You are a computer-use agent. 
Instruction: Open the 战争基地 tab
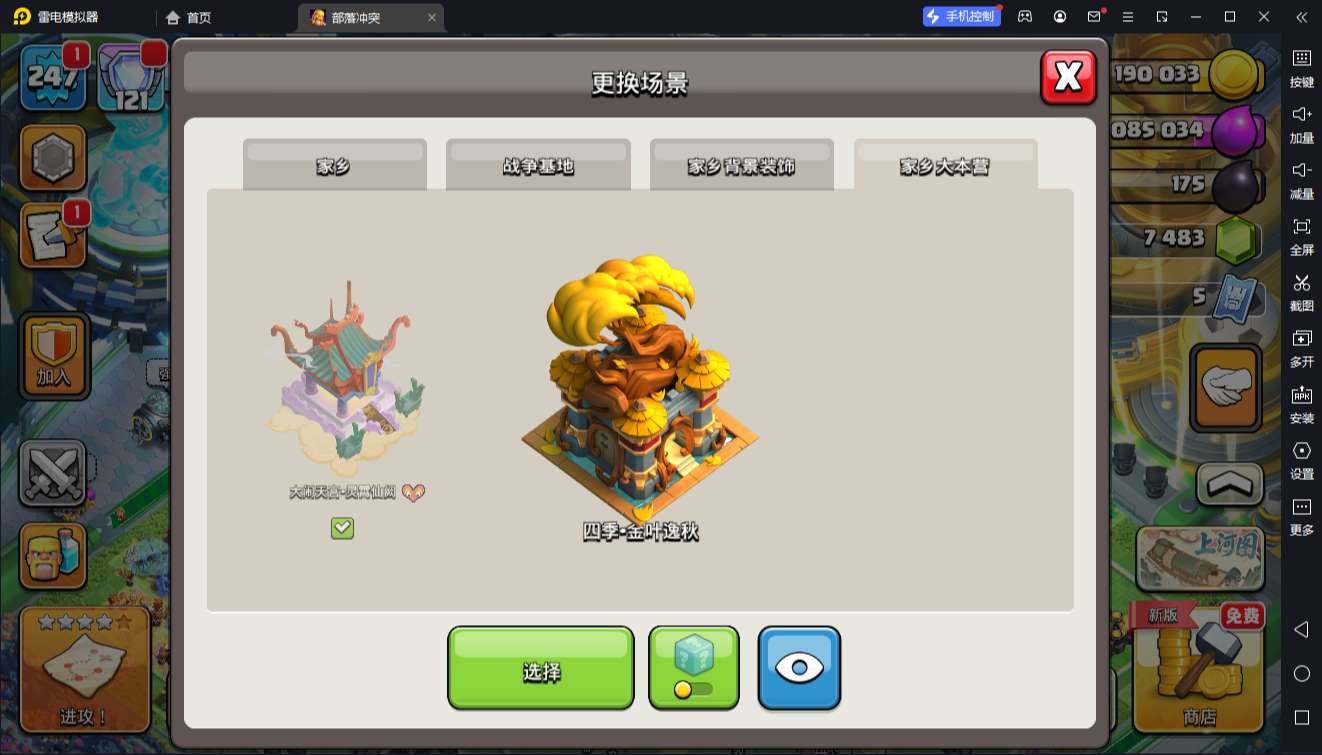click(538, 165)
